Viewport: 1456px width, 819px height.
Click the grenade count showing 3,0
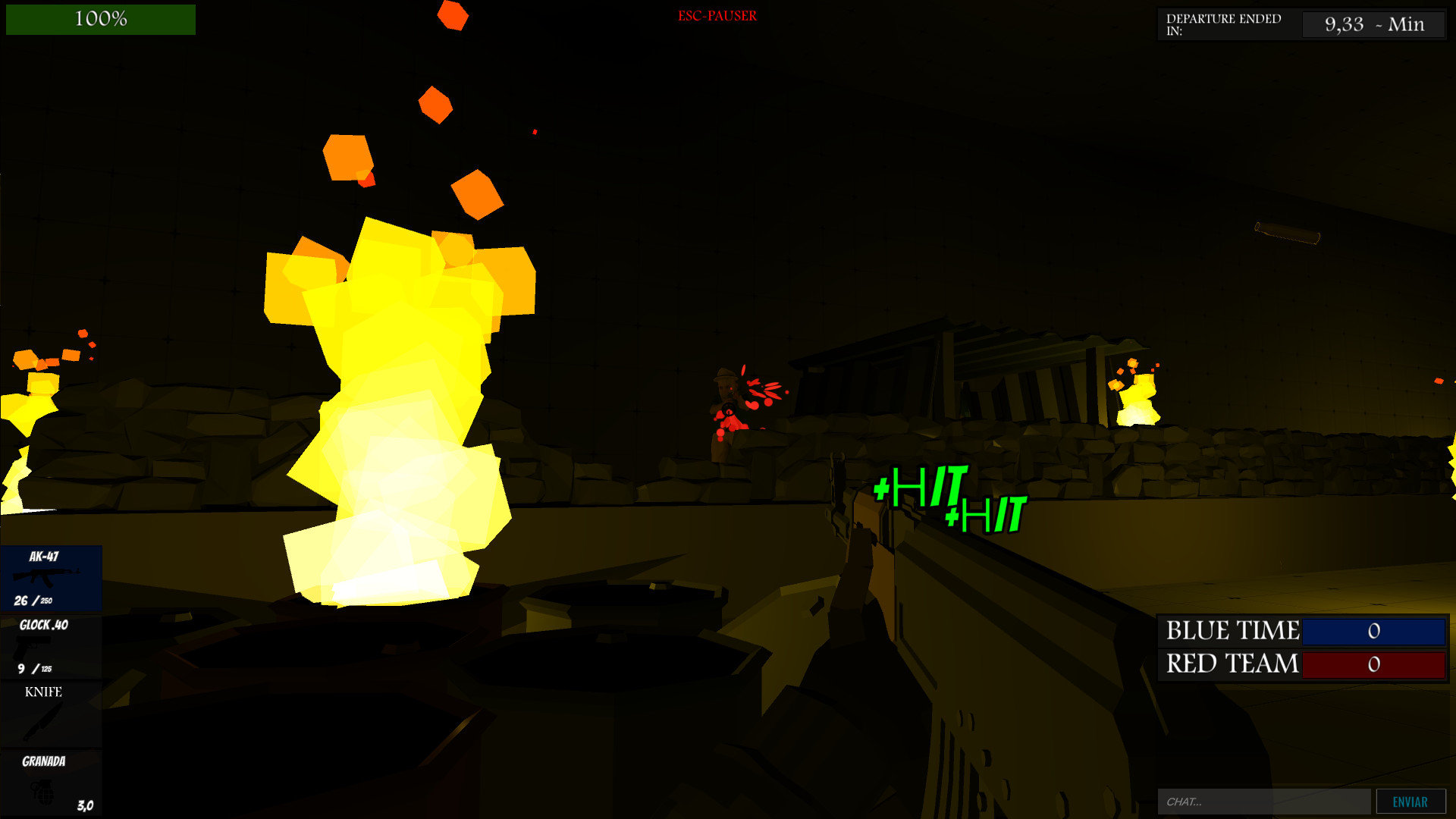pyautogui.click(x=83, y=805)
